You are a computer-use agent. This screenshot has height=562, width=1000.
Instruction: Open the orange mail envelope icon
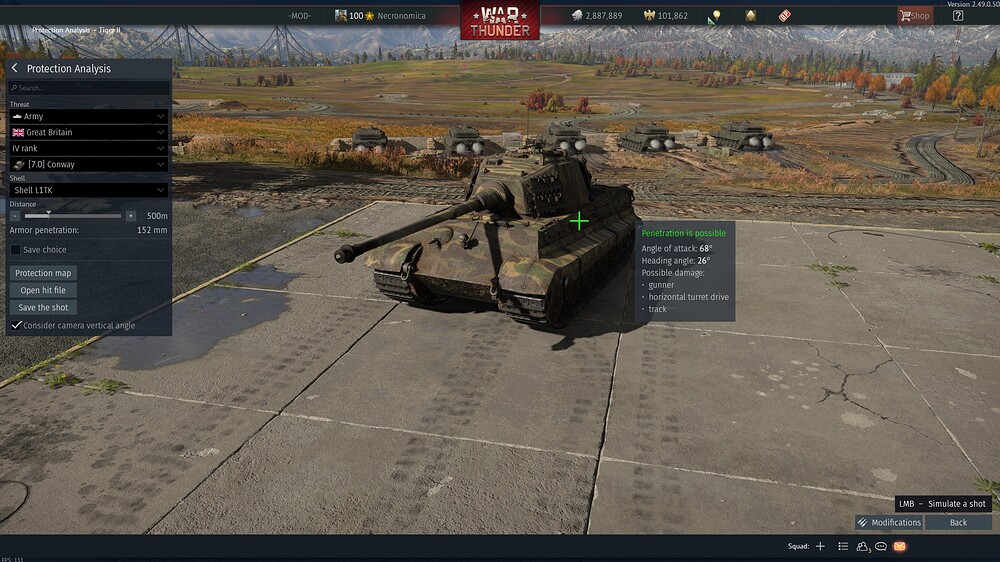click(899, 546)
